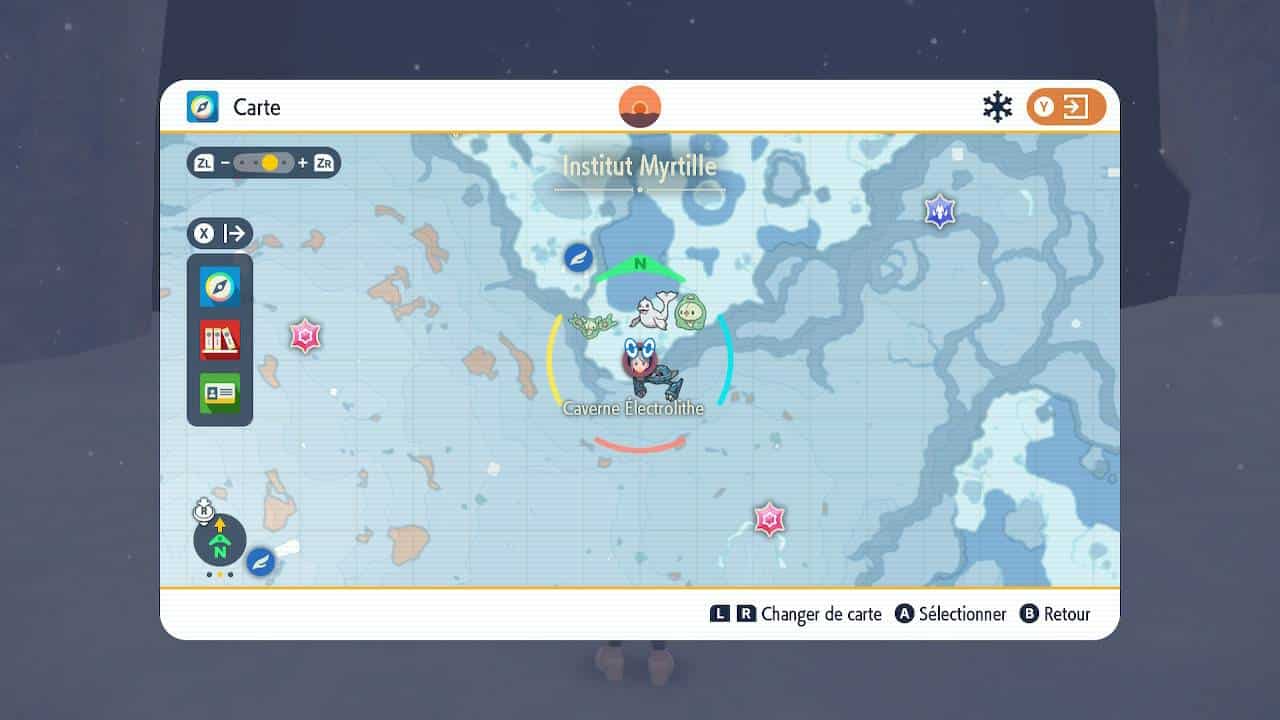
Task: Select the fly point beside the north-lock dial
Action: 261,562
